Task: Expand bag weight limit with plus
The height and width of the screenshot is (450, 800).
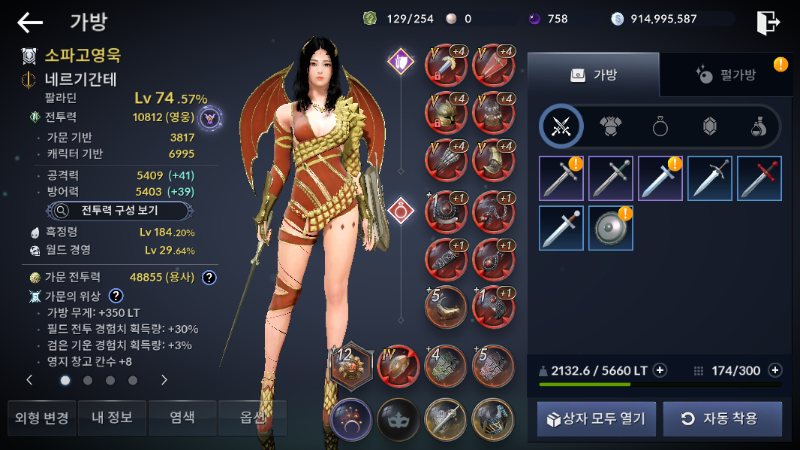Action: pyautogui.click(x=660, y=370)
